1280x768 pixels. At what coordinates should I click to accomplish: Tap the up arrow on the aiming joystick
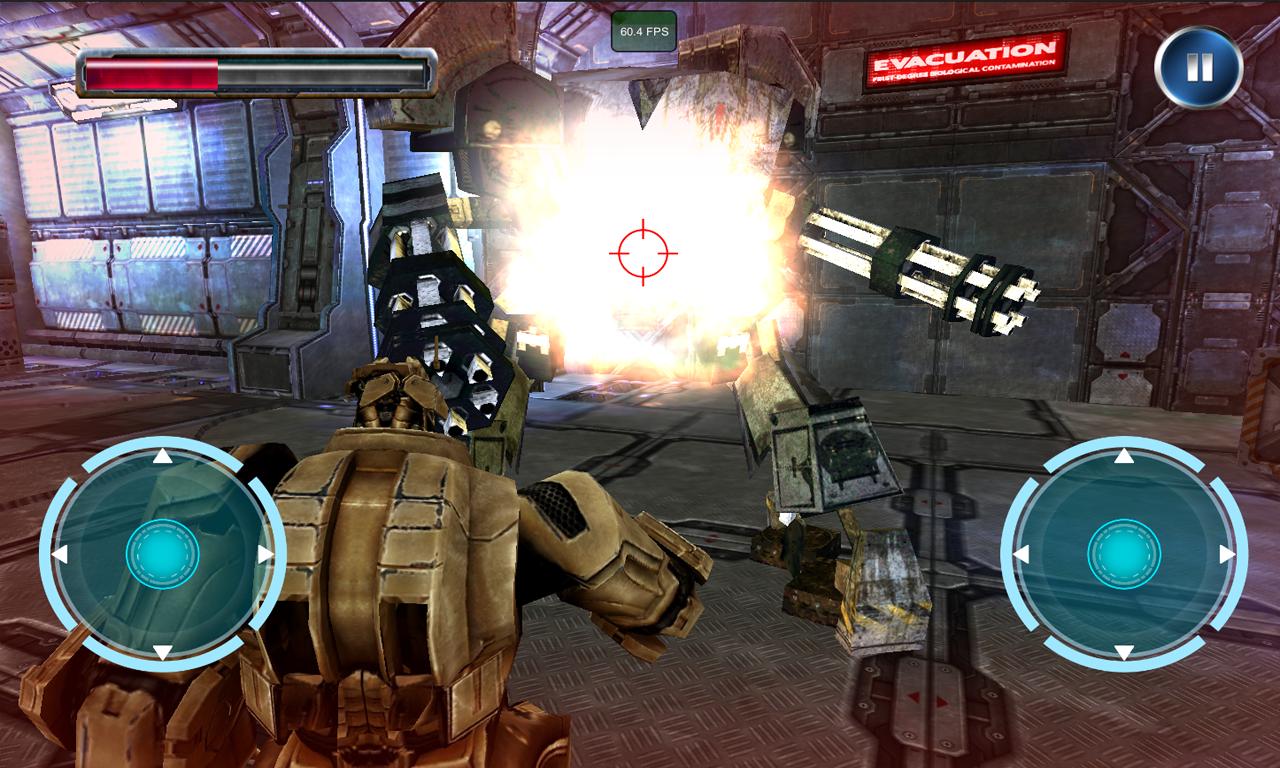1124,457
